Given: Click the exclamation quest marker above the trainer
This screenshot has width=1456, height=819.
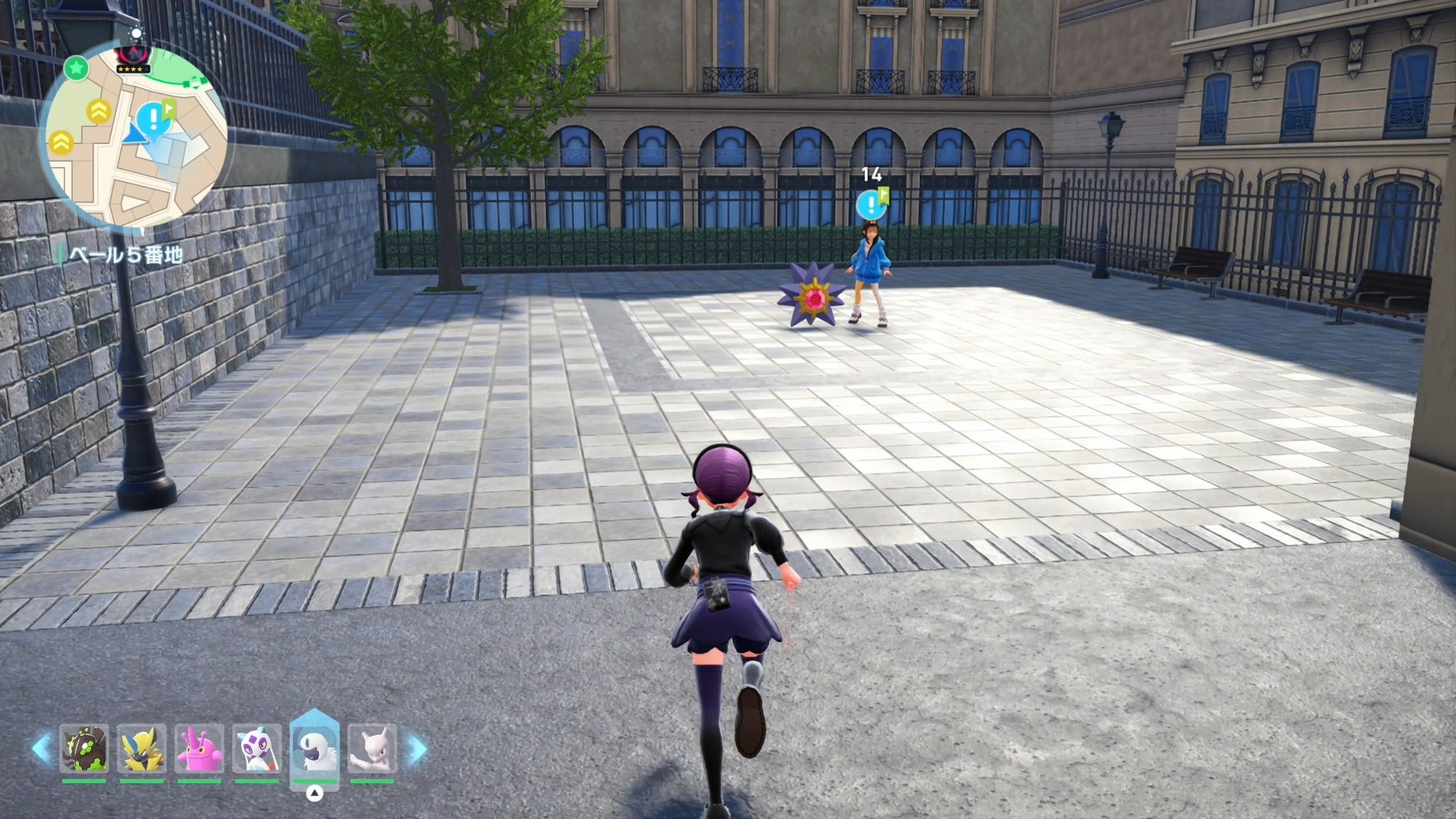Looking at the screenshot, I should coord(871,204).
